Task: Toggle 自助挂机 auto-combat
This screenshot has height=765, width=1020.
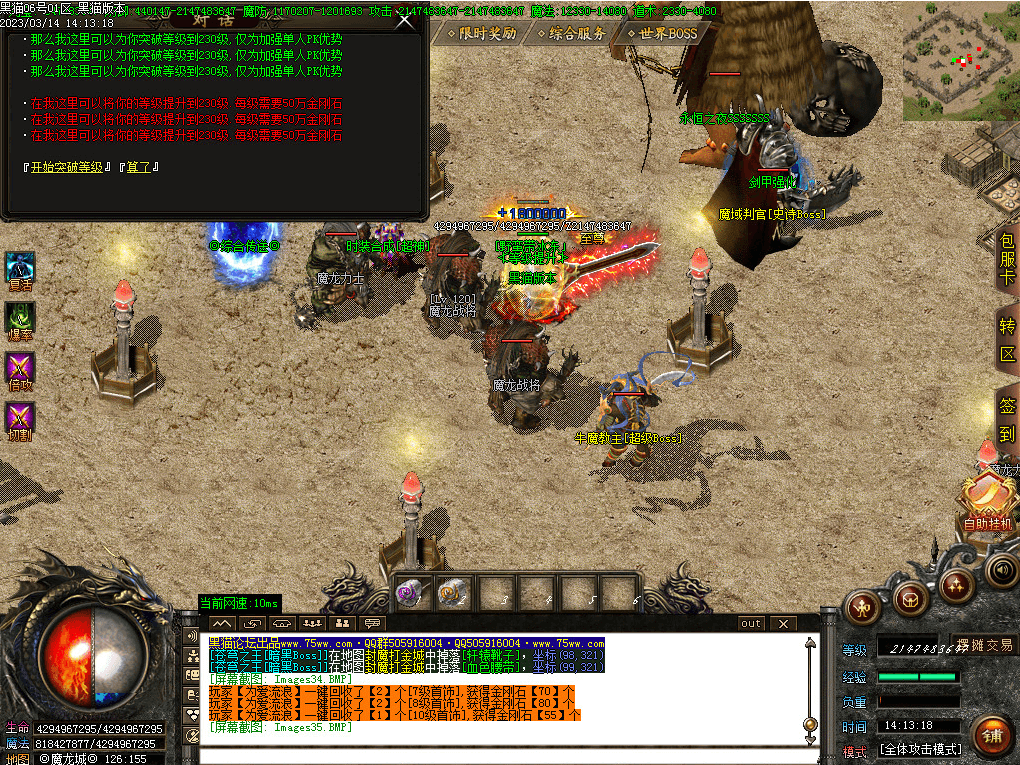Action: pos(987,500)
